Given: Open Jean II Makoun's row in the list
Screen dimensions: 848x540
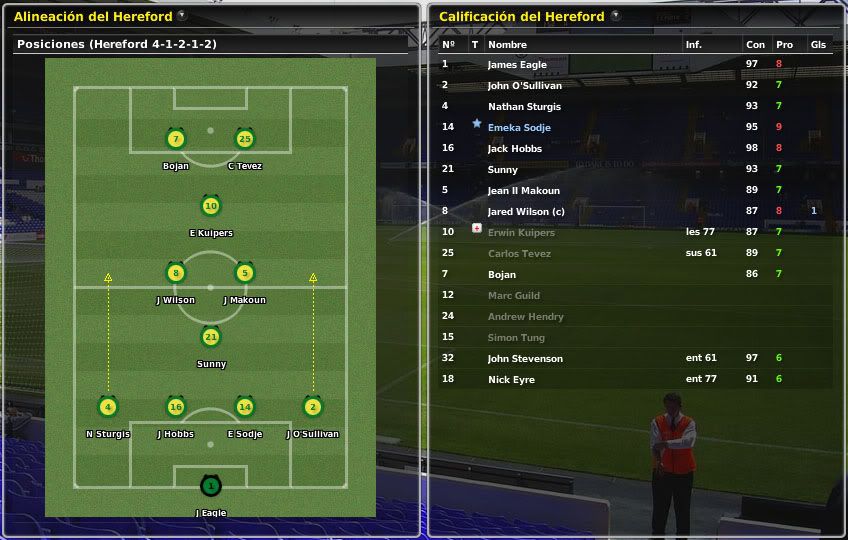Looking at the screenshot, I should [x=524, y=190].
